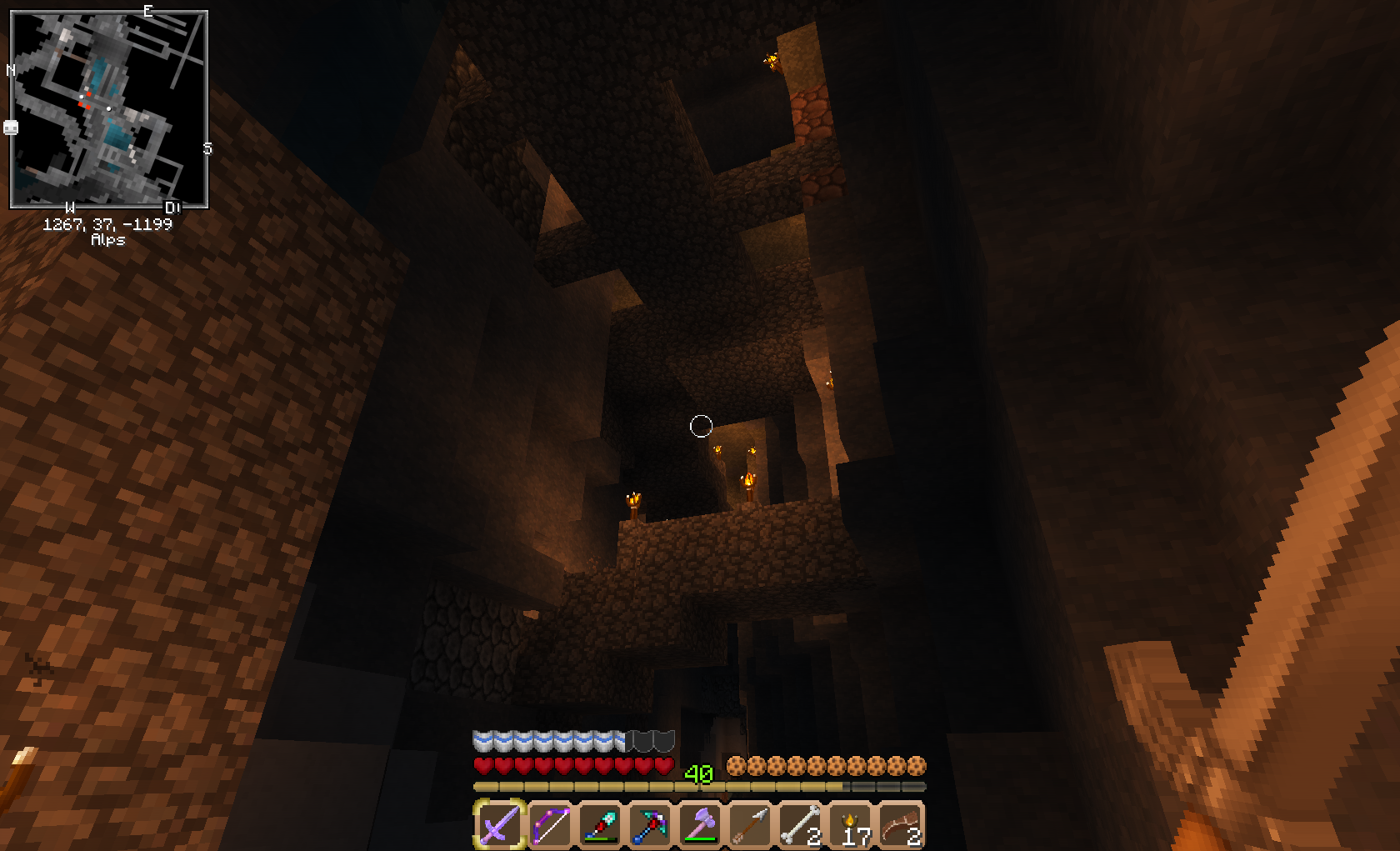This screenshot has width=1400, height=851.
Task: Select the bone stack hotbar slot
Action: click(x=800, y=824)
